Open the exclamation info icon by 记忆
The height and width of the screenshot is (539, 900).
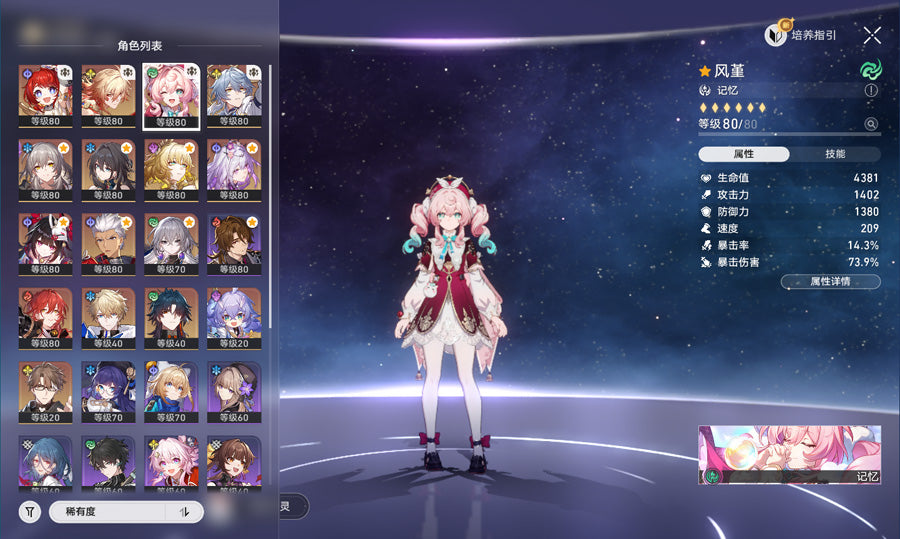pos(871,90)
